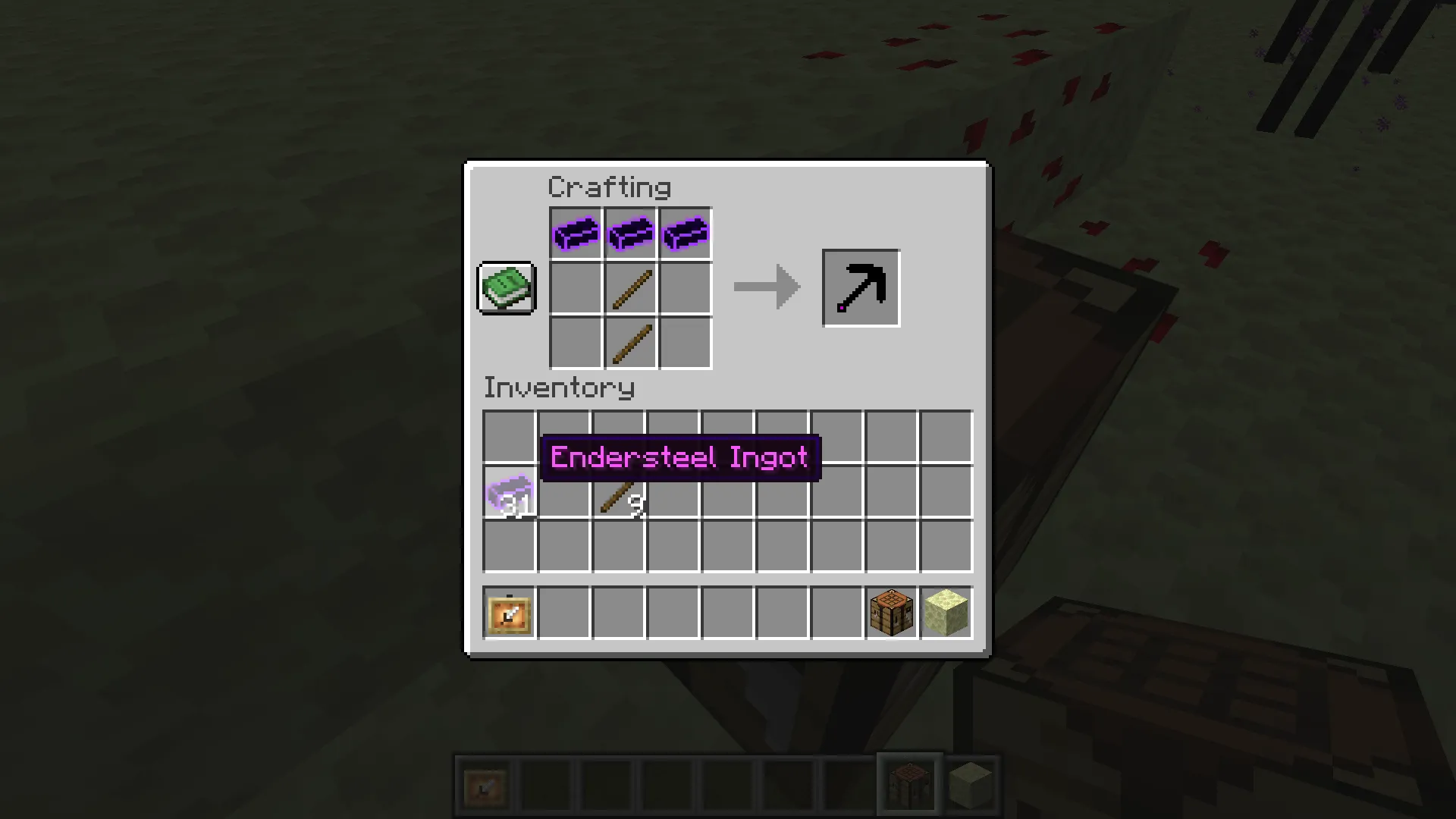Pick up the Endersteel Ingot stack from inventory

point(509,493)
